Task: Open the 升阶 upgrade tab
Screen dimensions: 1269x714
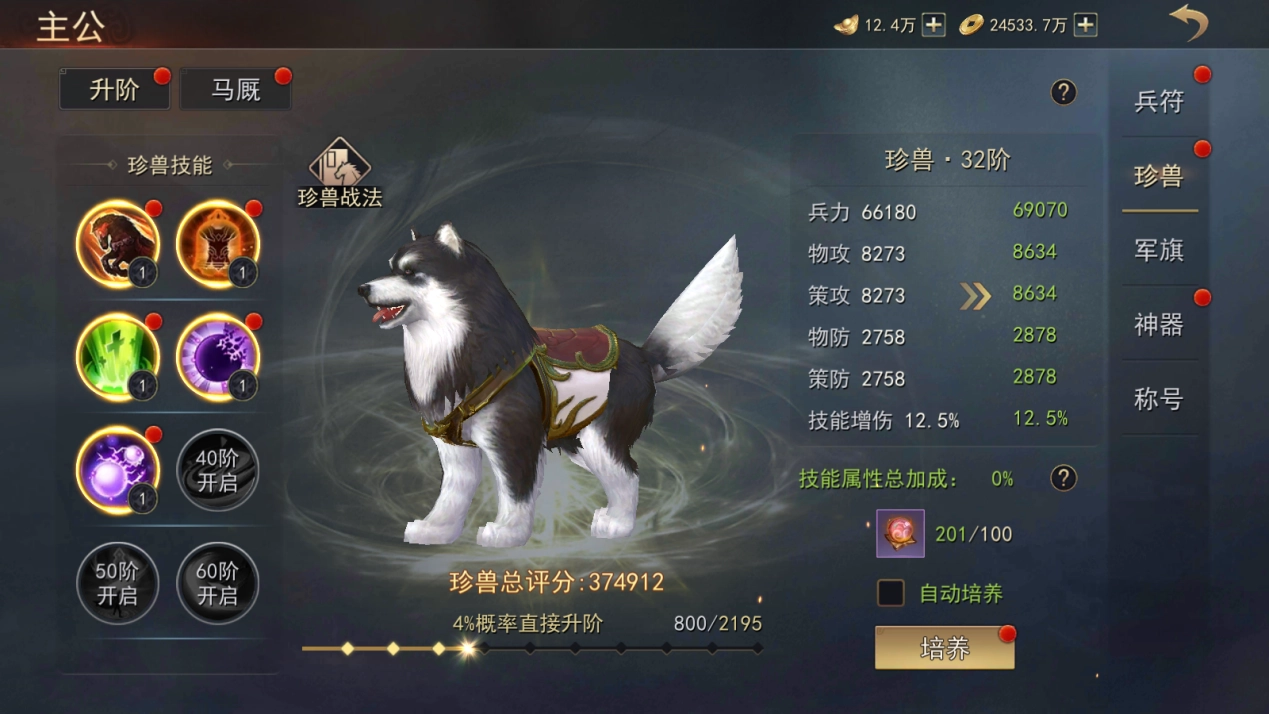Action: (114, 90)
